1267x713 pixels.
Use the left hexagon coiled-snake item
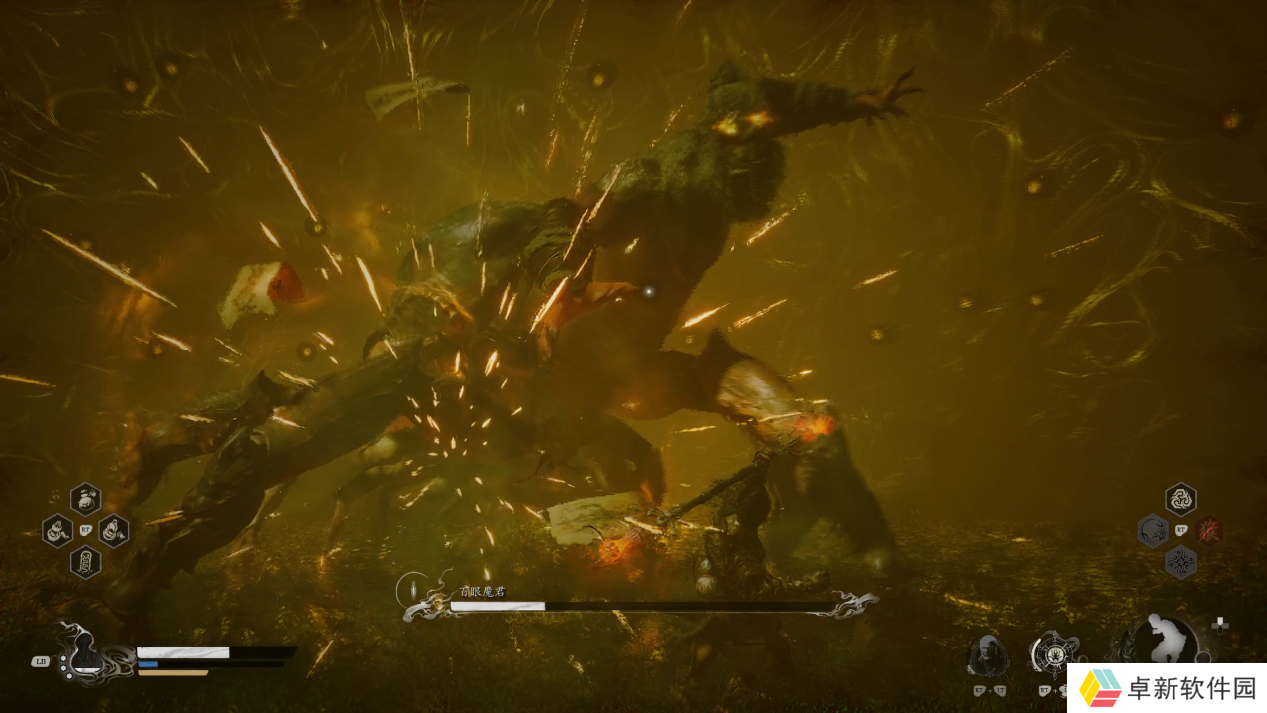click(58, 530)
